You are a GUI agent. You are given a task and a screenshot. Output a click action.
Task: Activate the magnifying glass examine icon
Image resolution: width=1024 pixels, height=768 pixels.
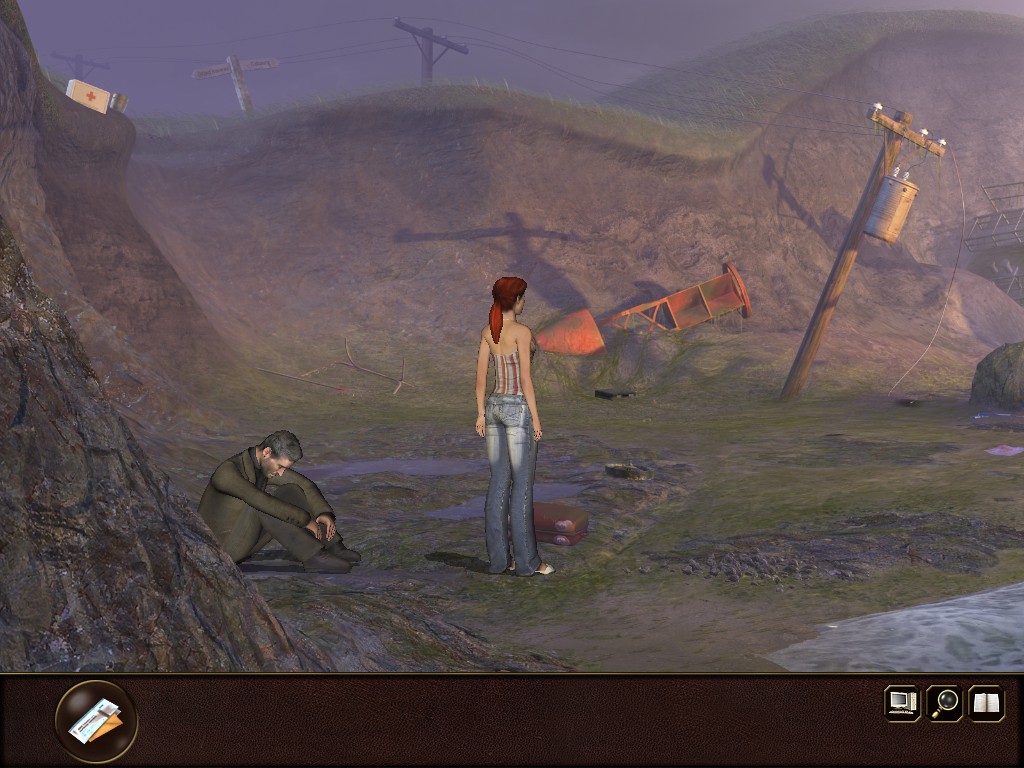944,702
